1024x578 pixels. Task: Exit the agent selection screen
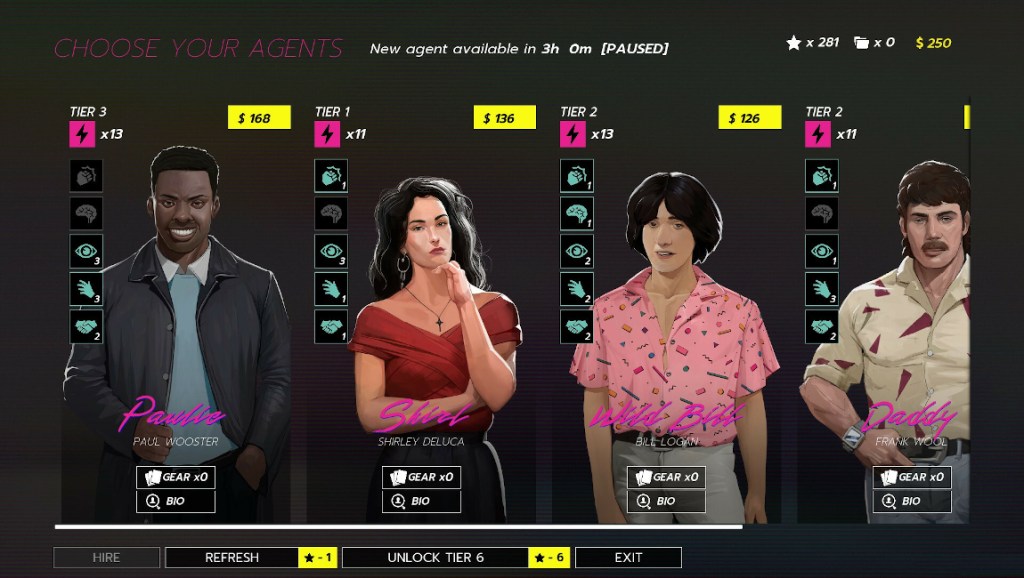click(x=628, y=558)
